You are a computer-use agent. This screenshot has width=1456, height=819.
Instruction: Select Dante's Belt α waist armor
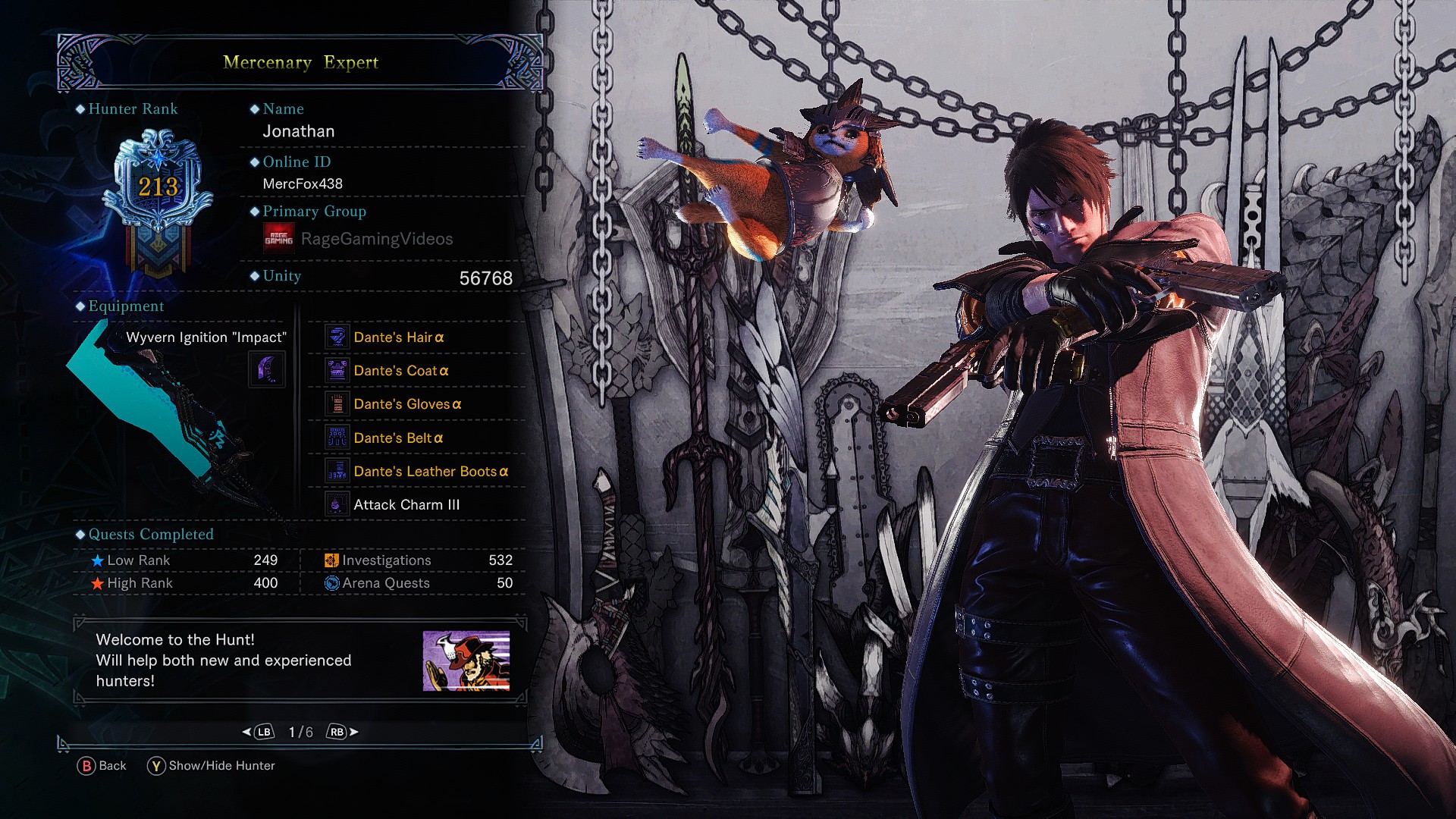tap(397, 438)
